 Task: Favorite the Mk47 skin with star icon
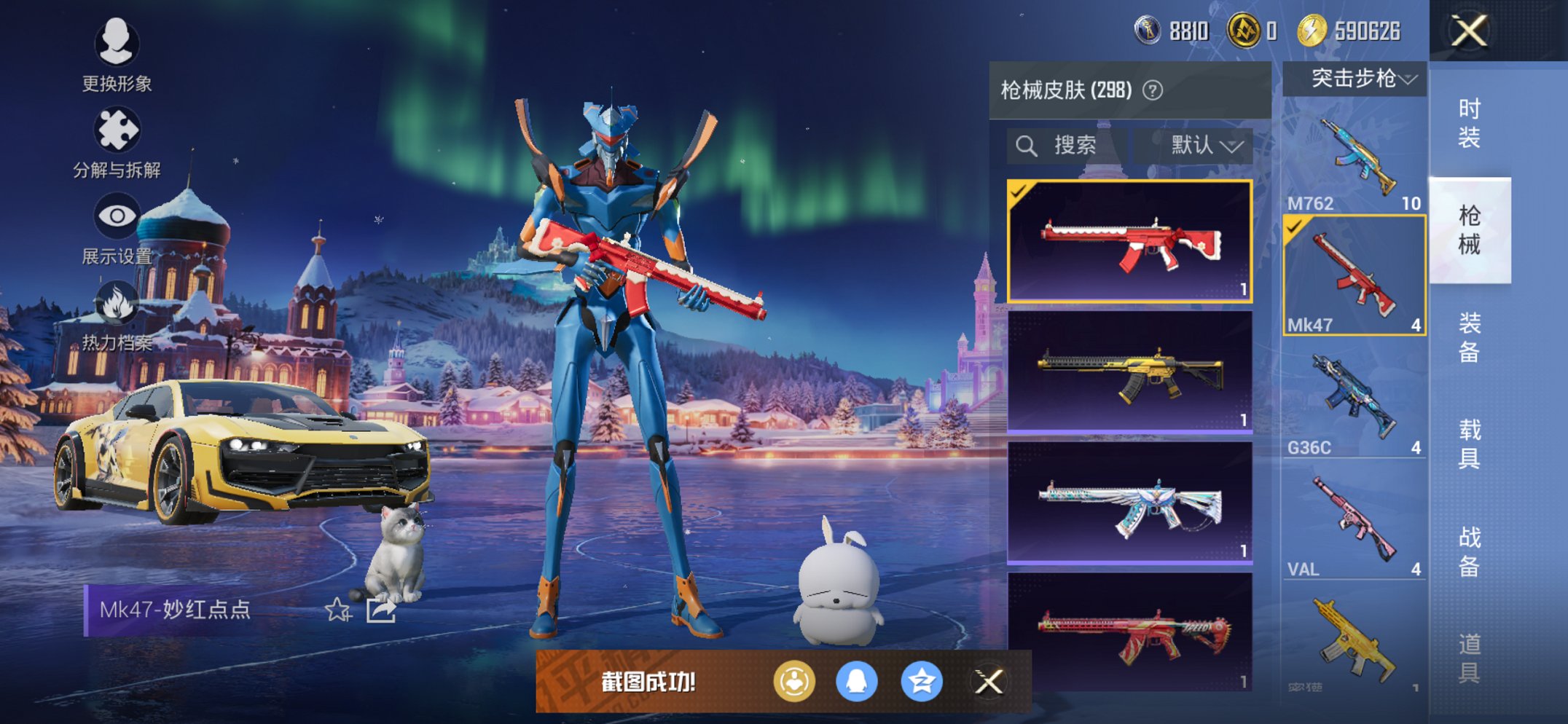(x=338, y=610)
